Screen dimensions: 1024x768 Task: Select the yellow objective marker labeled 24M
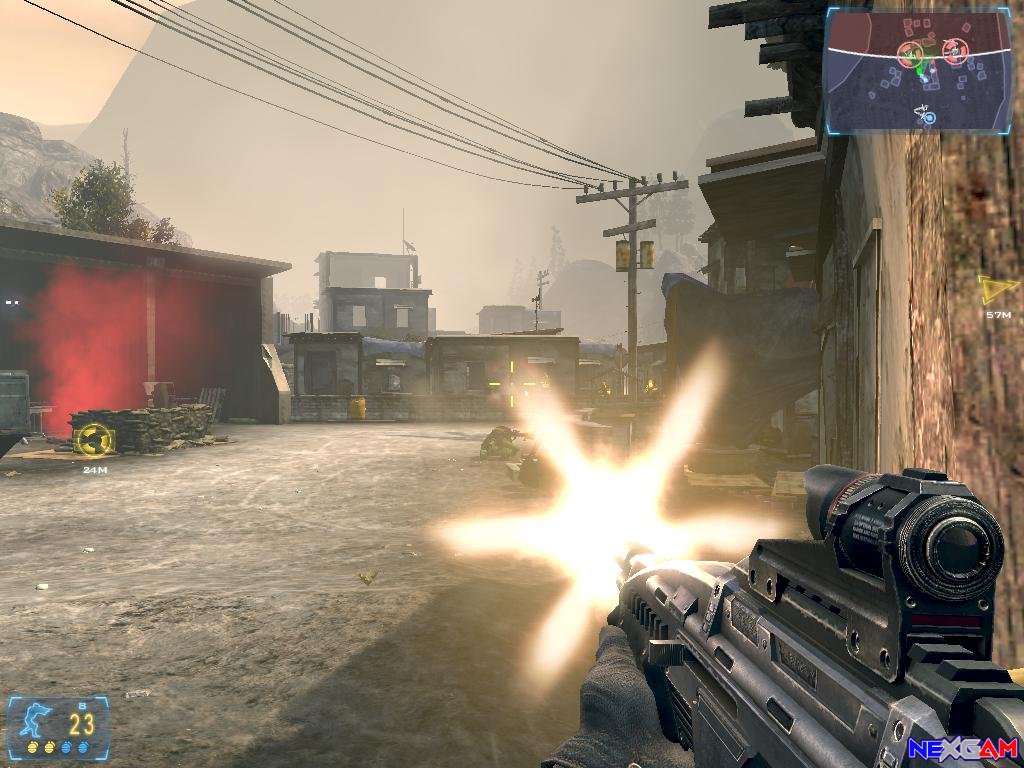(x=94, y=438)
